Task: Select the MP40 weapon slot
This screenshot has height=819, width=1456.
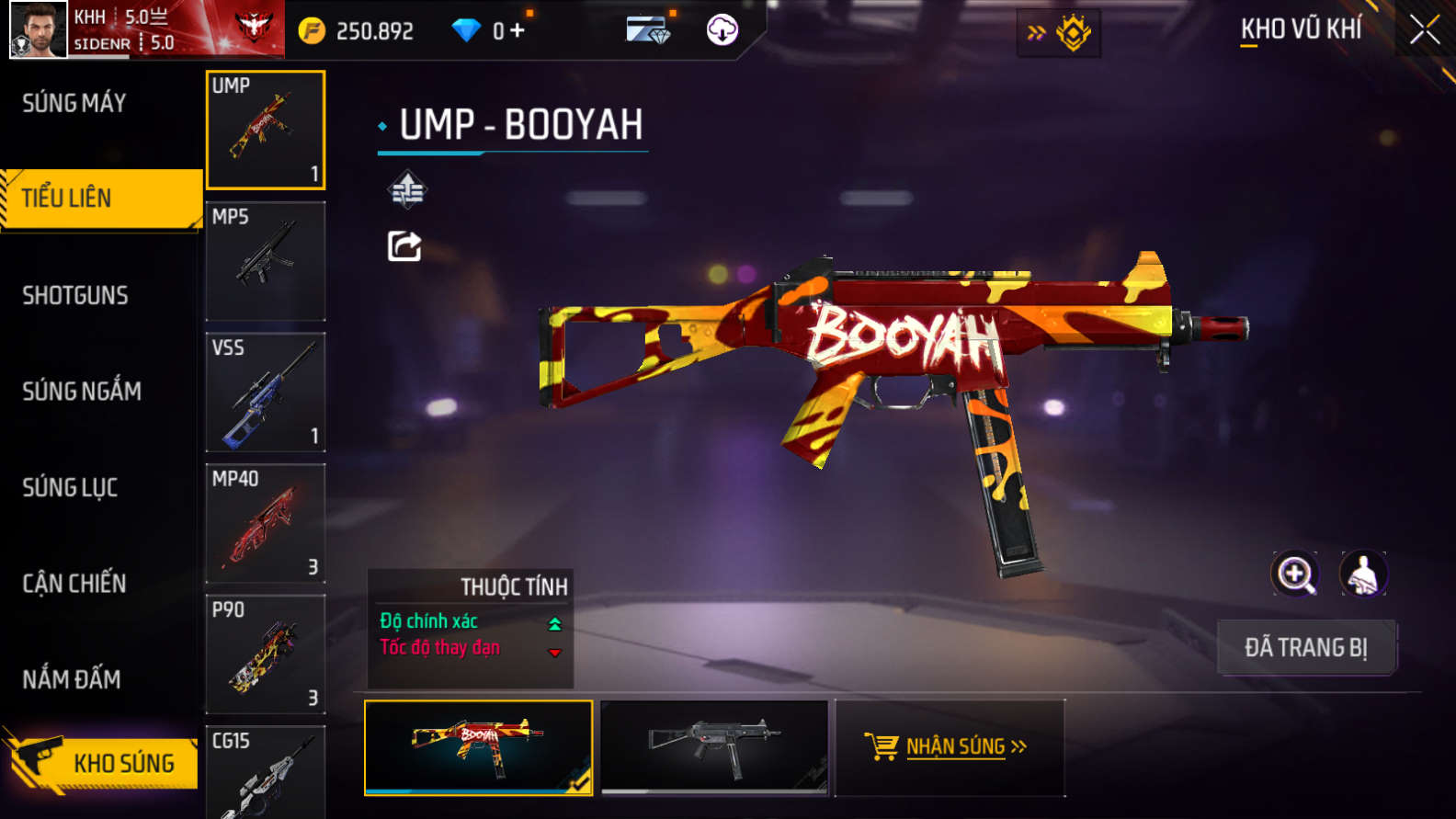Action: click(x=266, y=523)
